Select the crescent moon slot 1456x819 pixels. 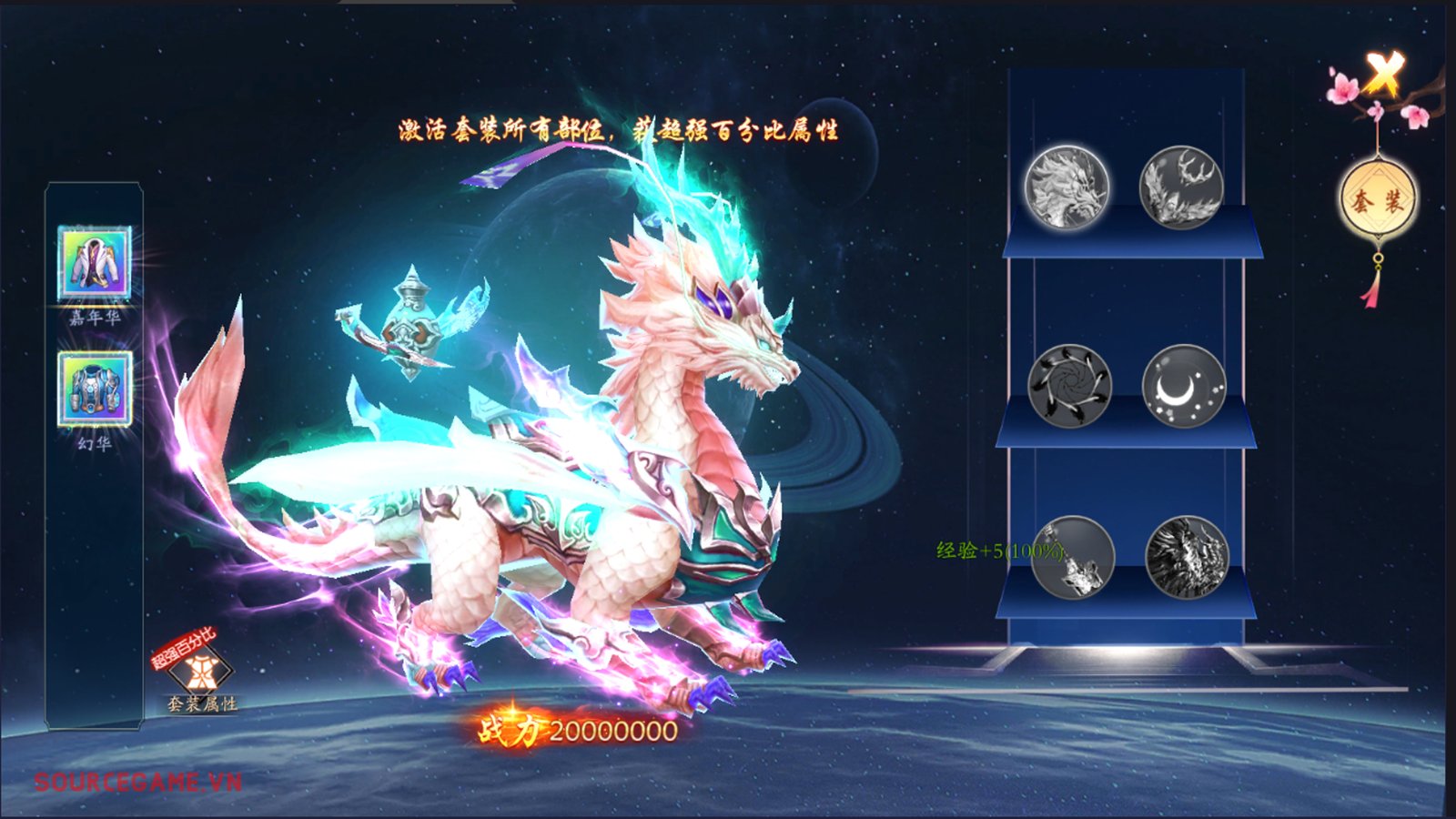coord(1183,386)
